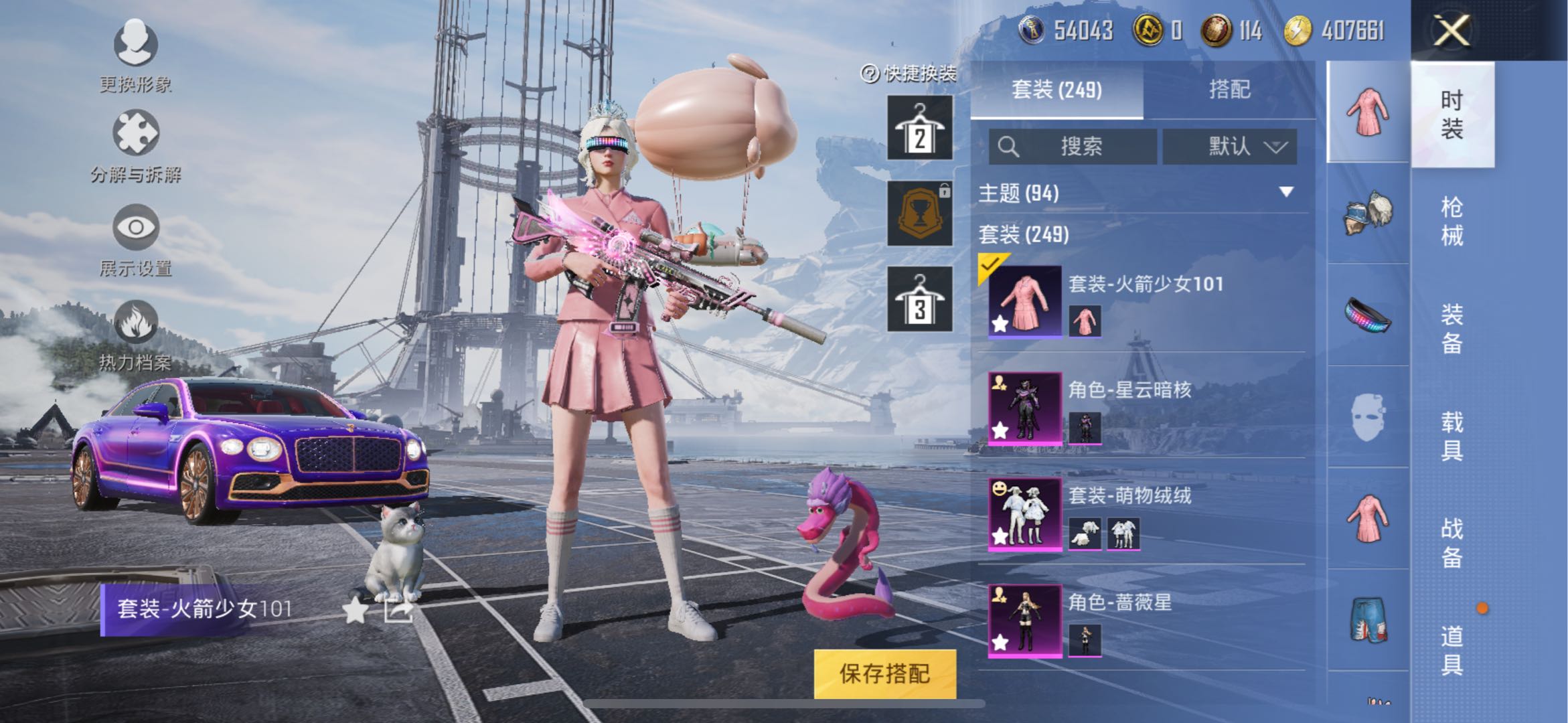Expand the 主题 (94) section
1568x723 pixels.
(x=1285, y=193)
